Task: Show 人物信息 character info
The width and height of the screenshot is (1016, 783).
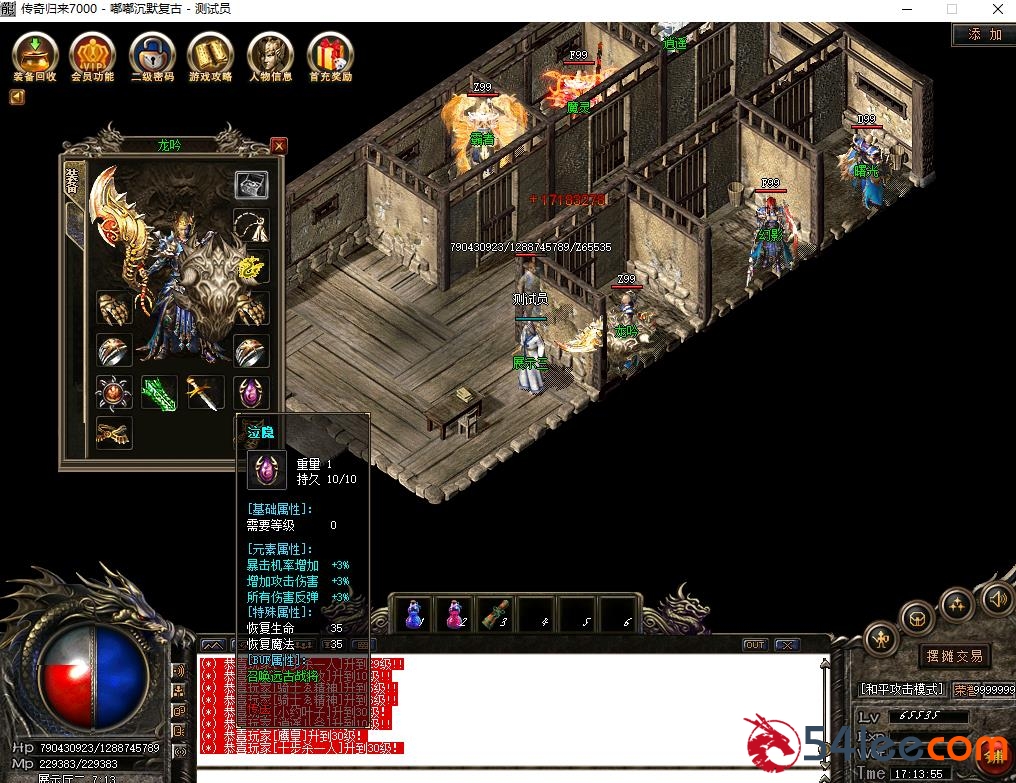Action: (x=270, y=52)
